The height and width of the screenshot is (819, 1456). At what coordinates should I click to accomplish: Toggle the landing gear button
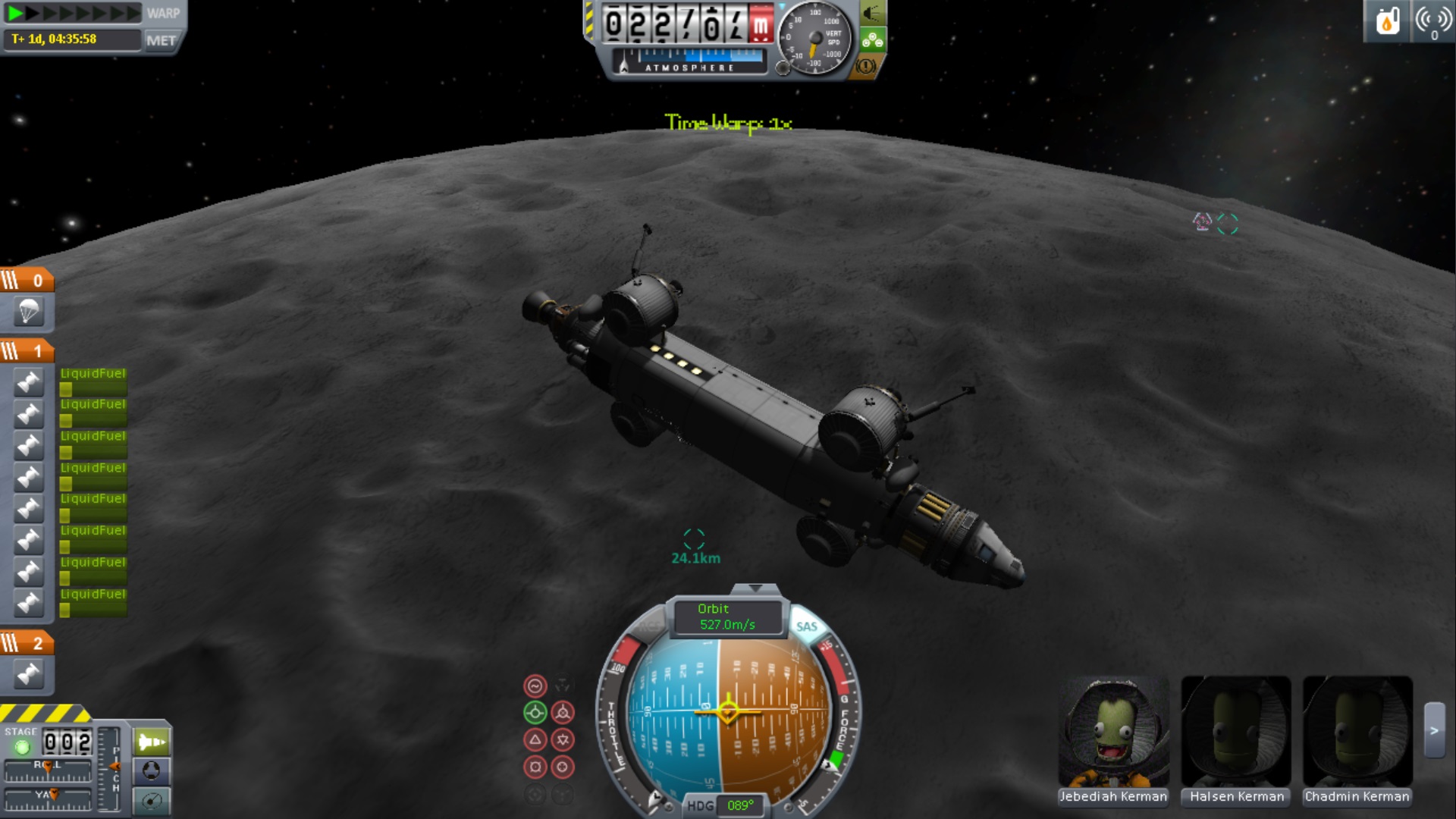pyautogui.click(x=872, y=40)
